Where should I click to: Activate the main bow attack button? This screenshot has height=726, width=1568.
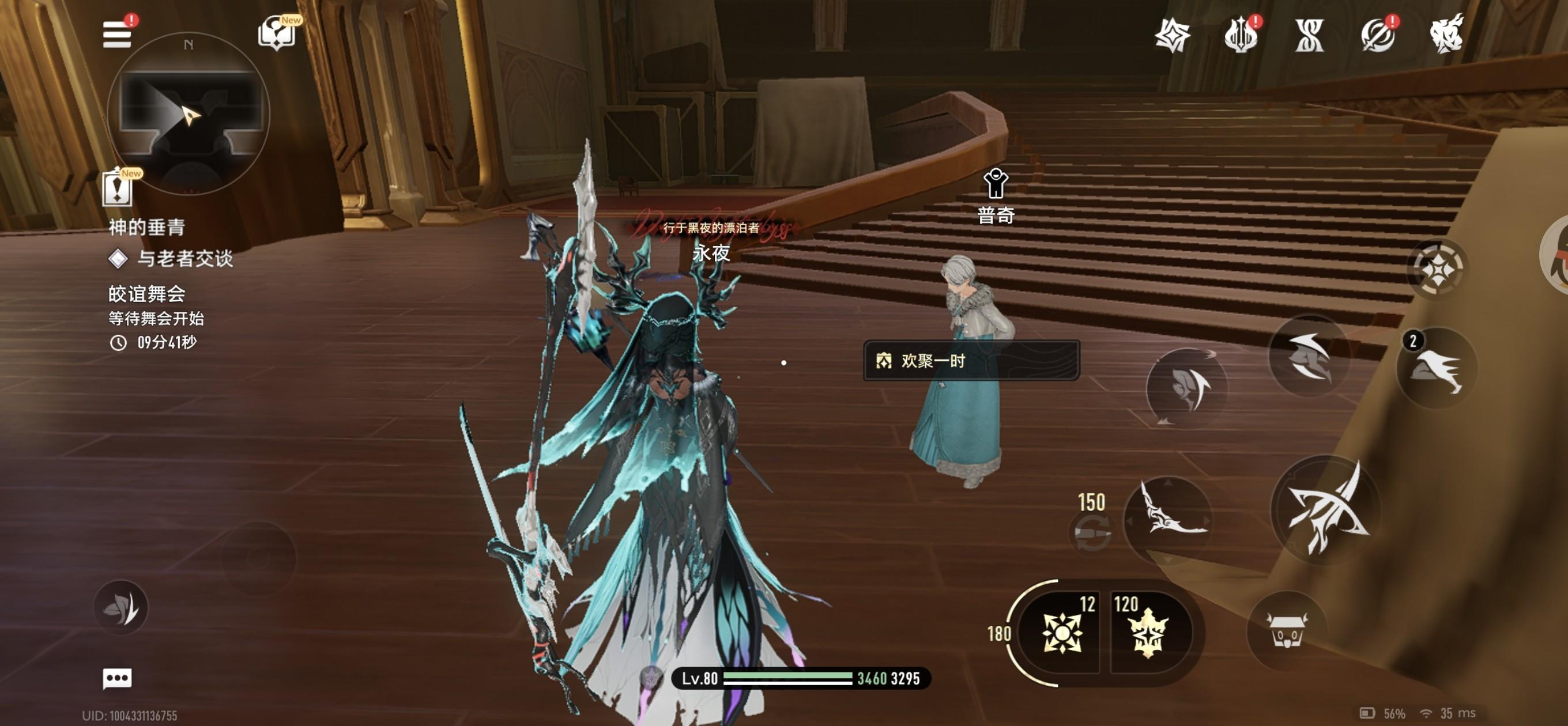coord(1327,509)
